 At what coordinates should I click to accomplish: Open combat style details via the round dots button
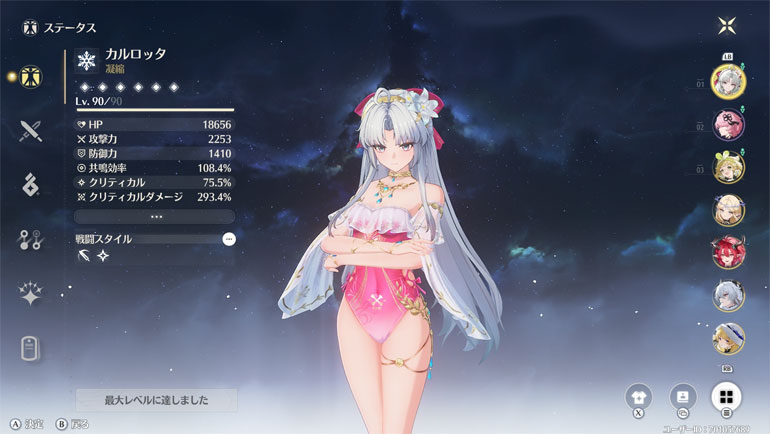(229, 239)
